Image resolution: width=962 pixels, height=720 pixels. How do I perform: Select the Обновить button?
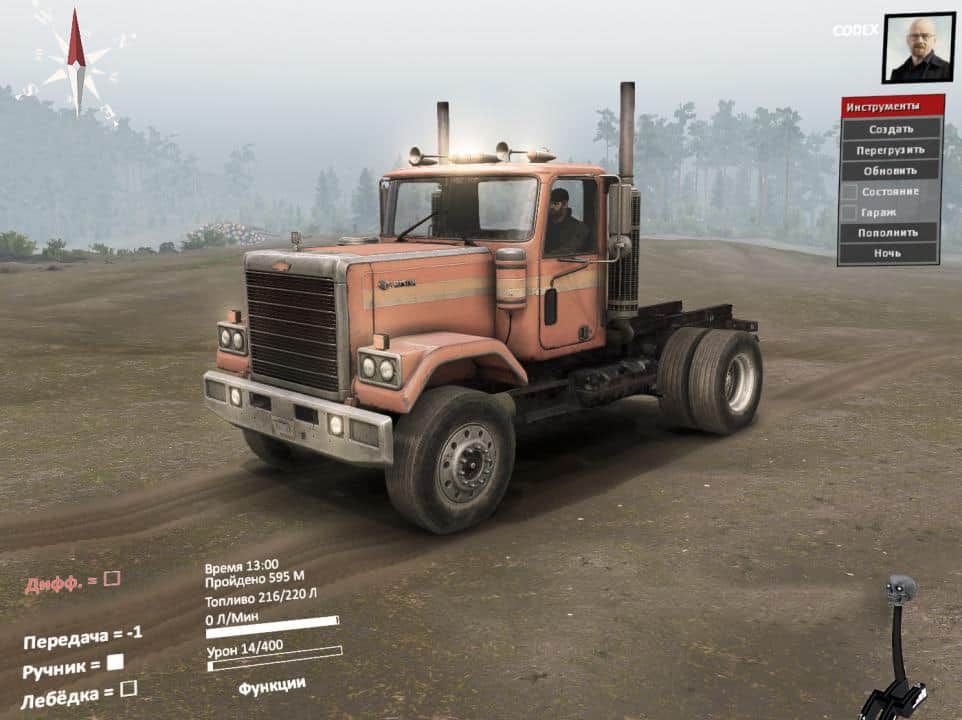coord(890,170)
